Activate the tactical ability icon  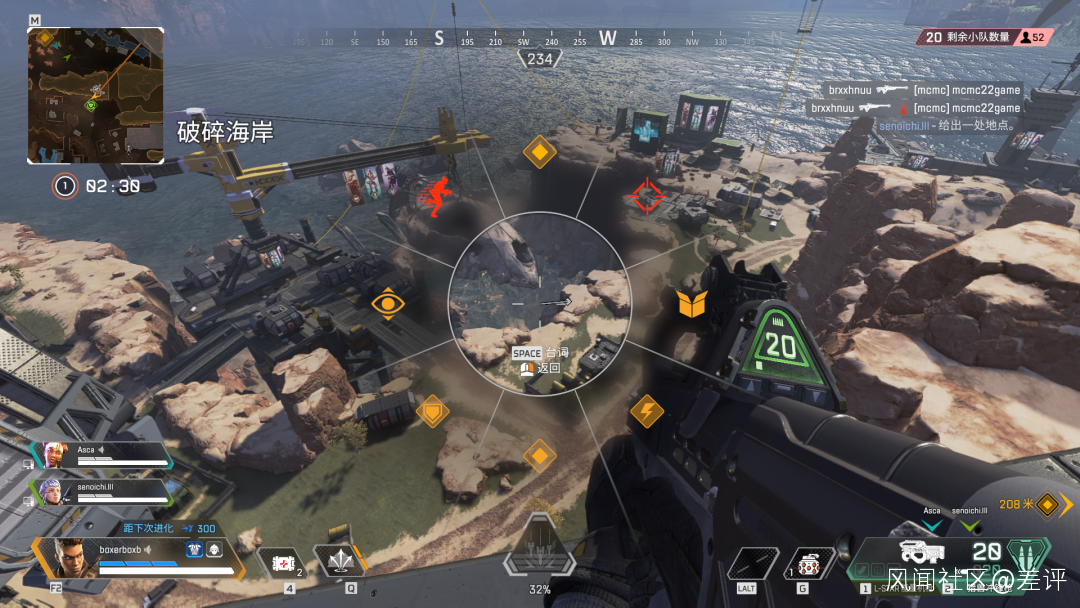tap(339, 562)
